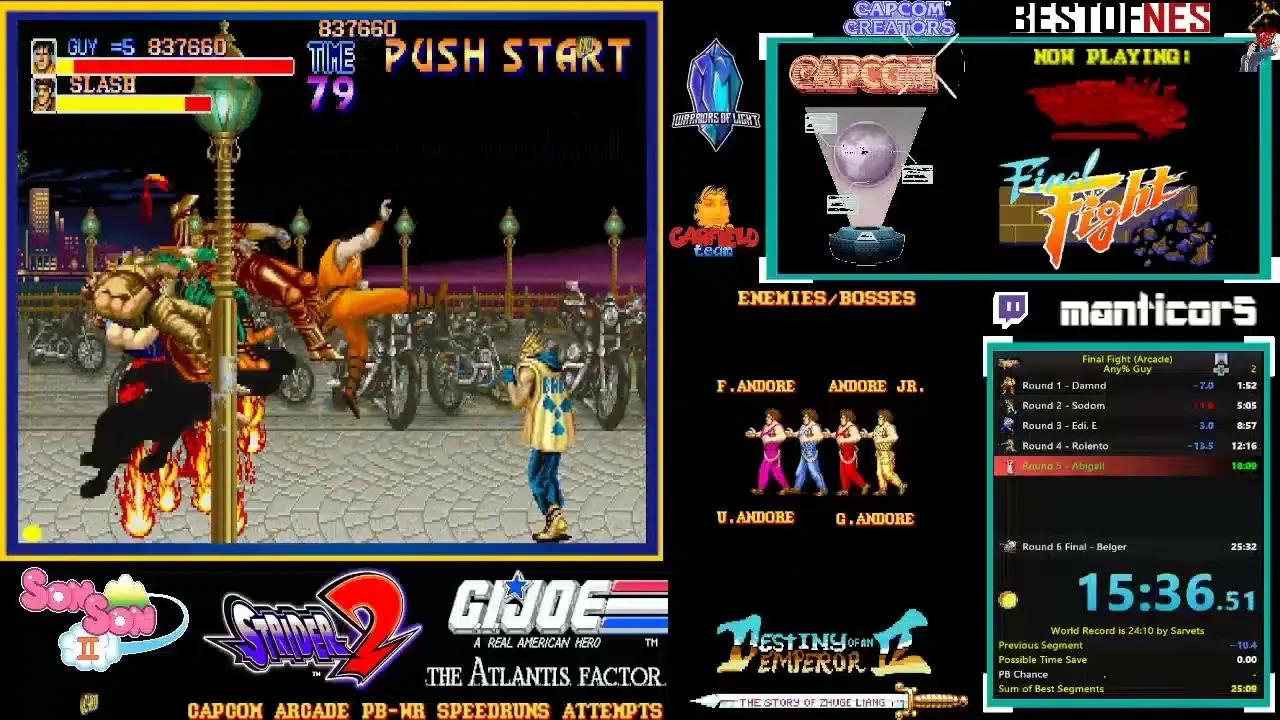
Task: Click the gamepad icon next to attempt count
Action: click(1221, 364)
